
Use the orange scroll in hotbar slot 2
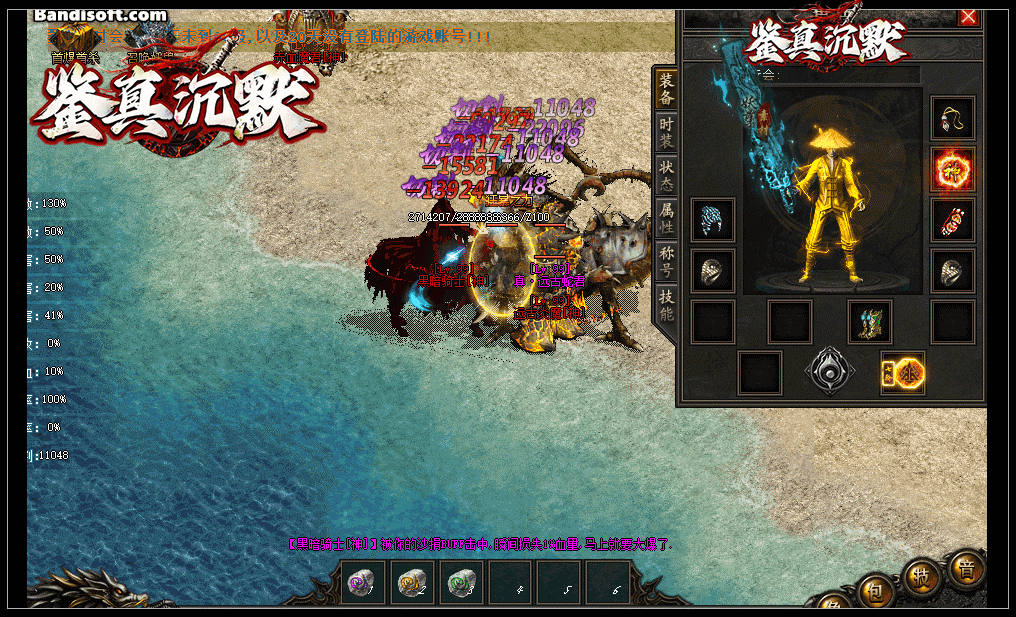(x=412, y=583)
